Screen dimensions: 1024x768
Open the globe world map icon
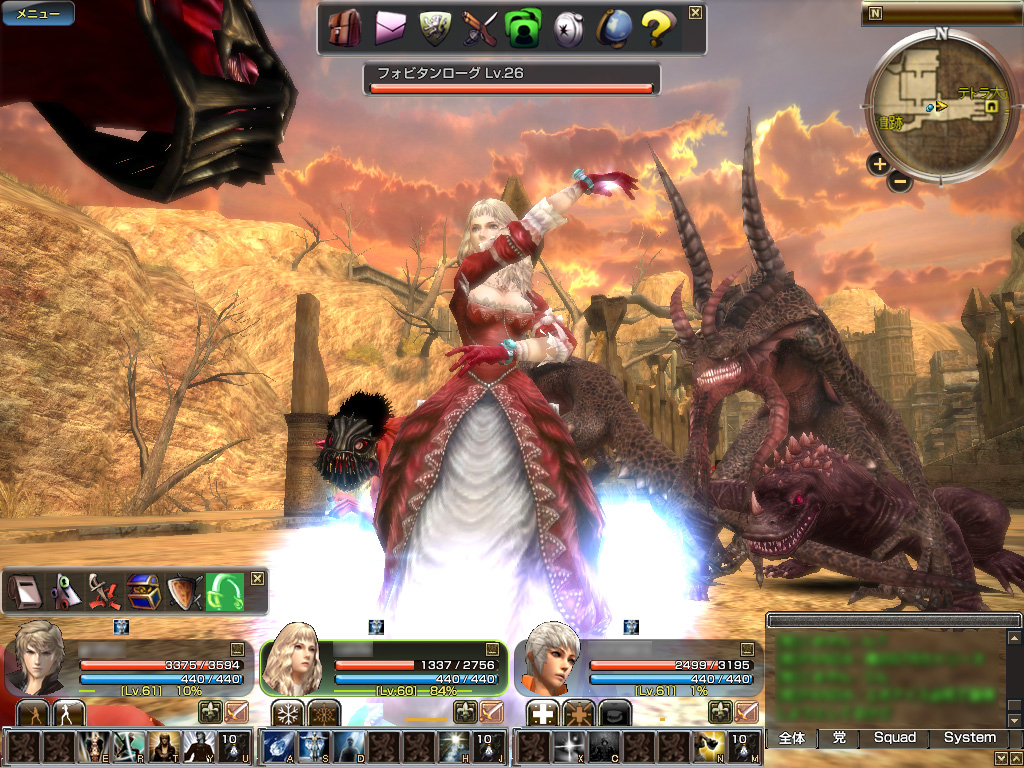click(x=612, y=29)
